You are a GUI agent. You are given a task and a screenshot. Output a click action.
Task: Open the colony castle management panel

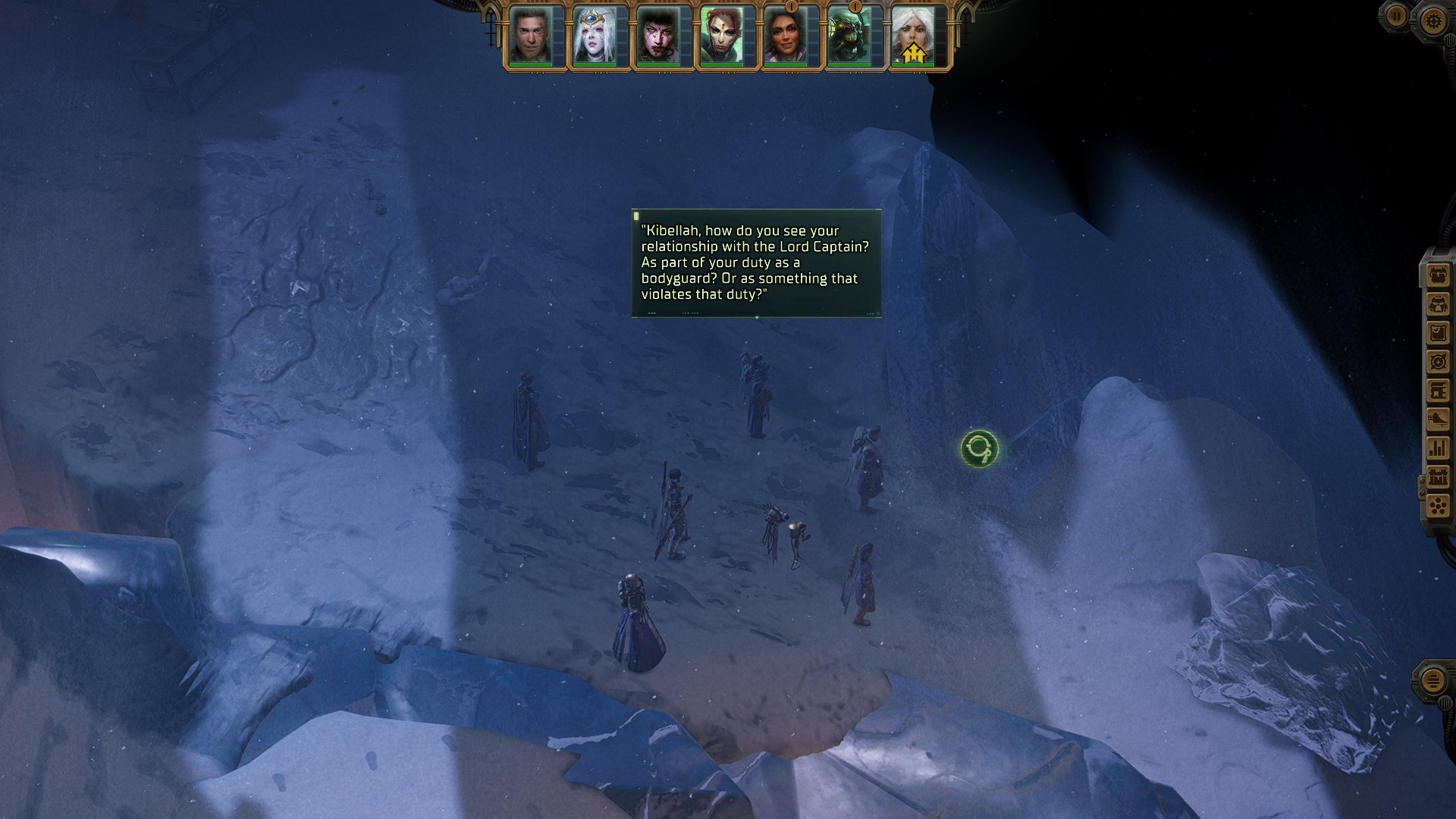tap(1438, 477)
